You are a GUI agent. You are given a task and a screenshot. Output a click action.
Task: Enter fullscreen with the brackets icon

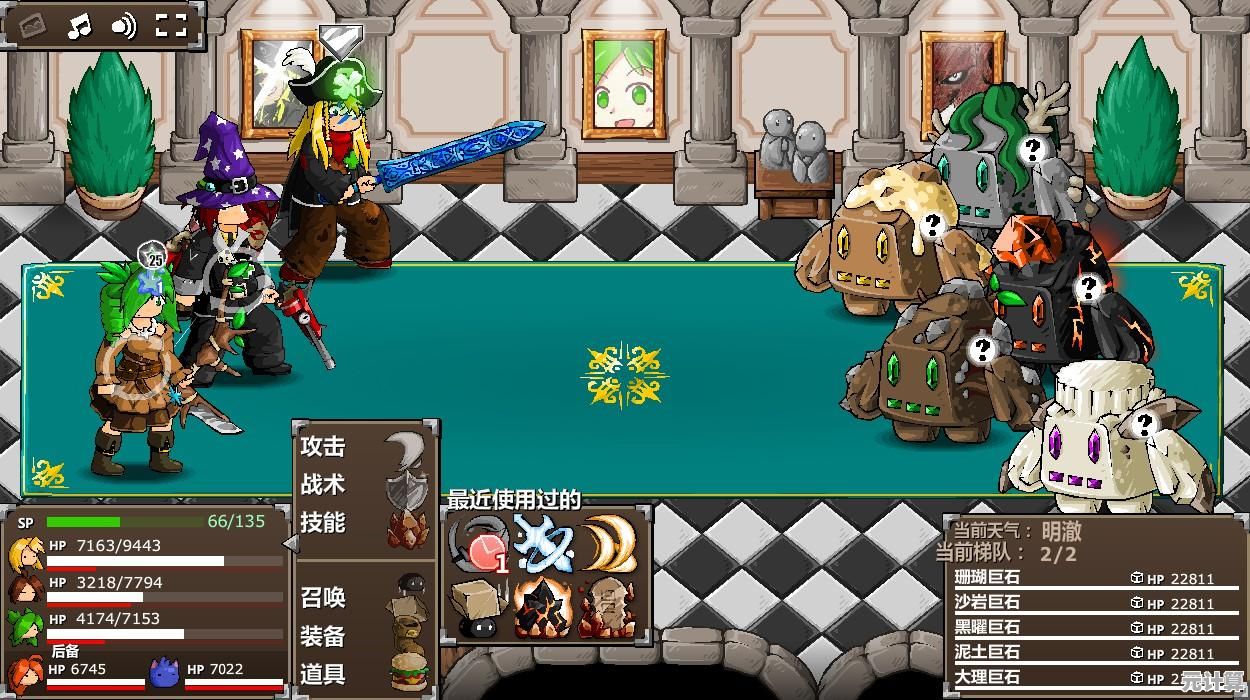pyautogui.click(x=171, y=26)
